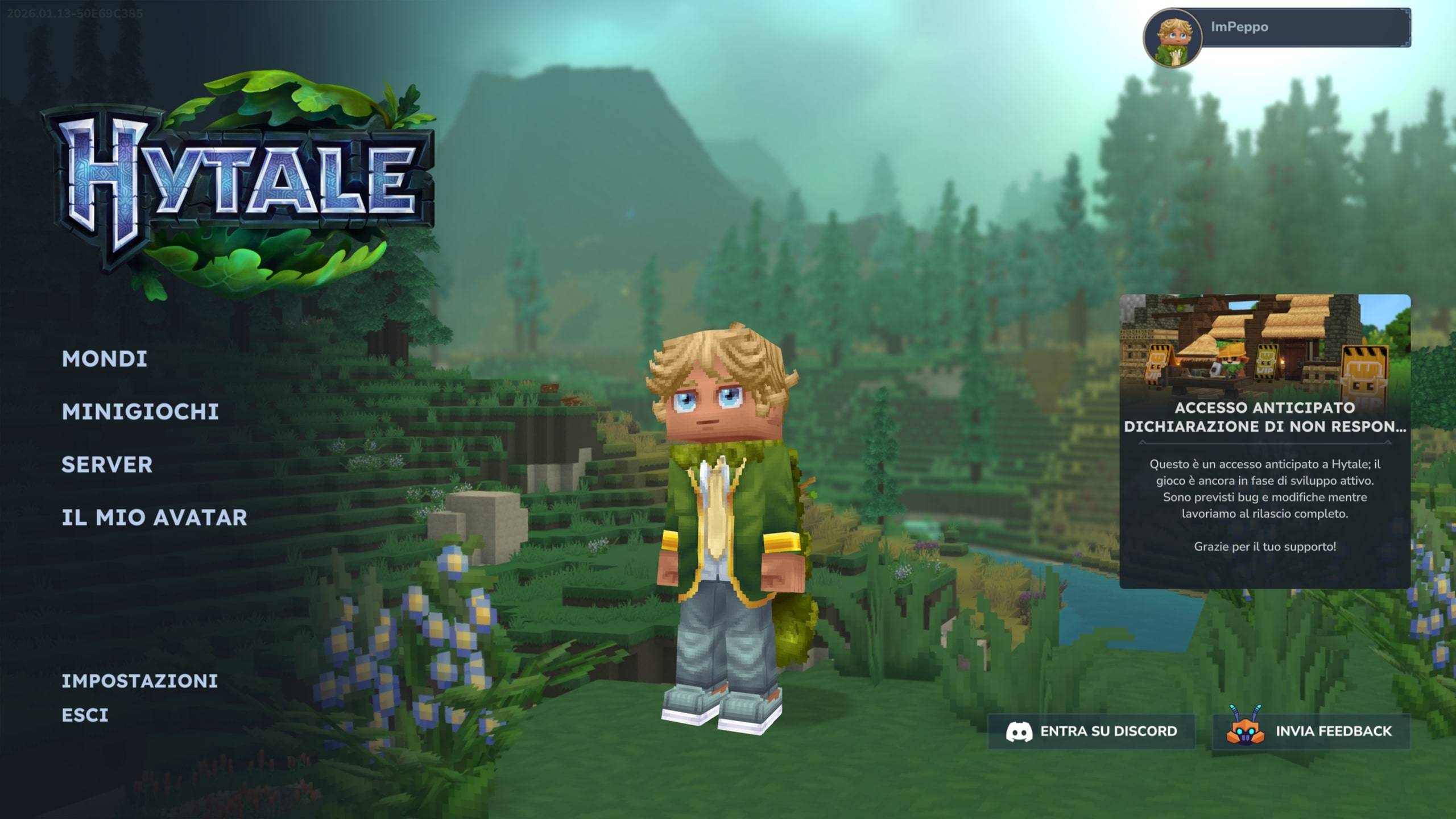Image resolution: width=1456 pixels, height=819 pixels.
Task: Click the Entra su Discord button
Action: [x=1091, y=731]
